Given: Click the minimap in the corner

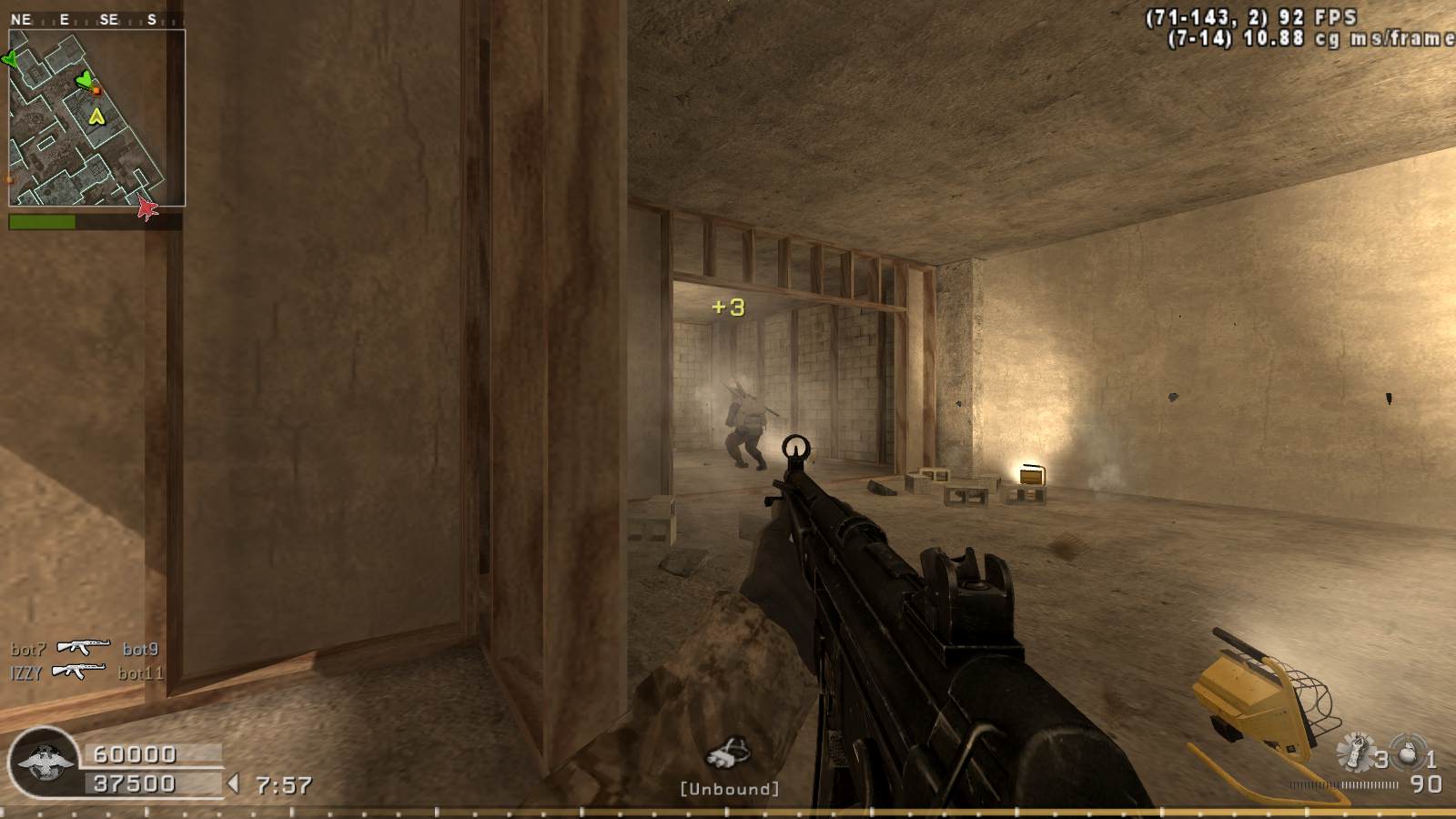Looking at the screenshot, I should [96, 118].
